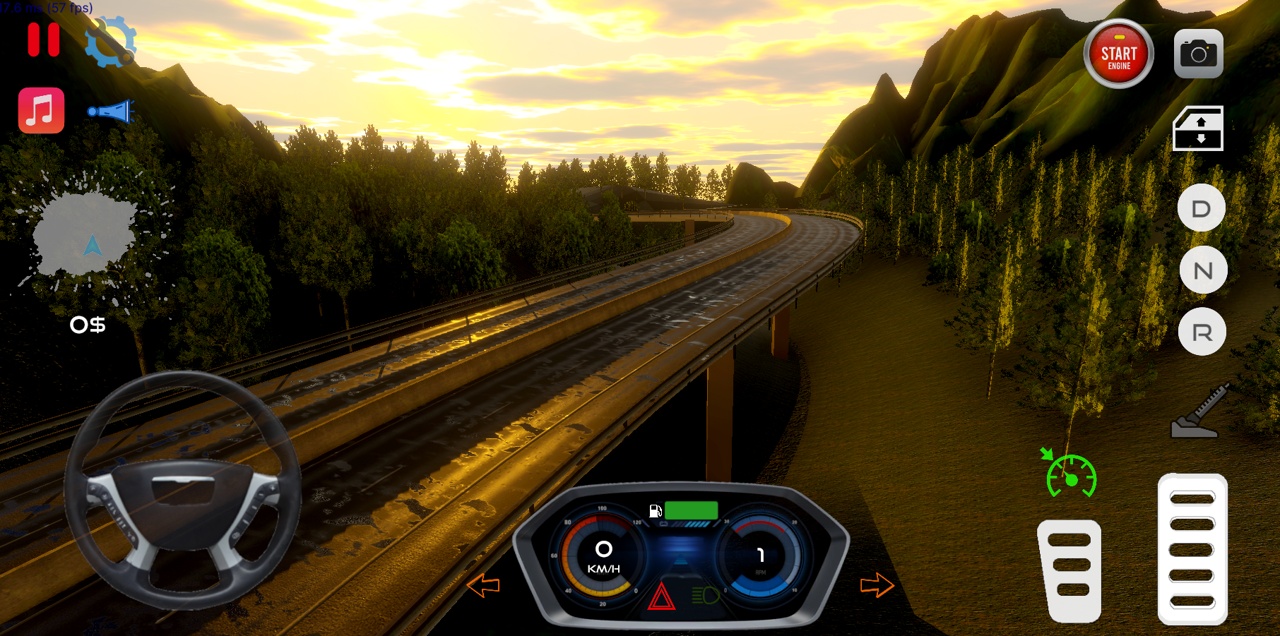Sound the blue horn
1280x636 pixels.
click(110, 111)
